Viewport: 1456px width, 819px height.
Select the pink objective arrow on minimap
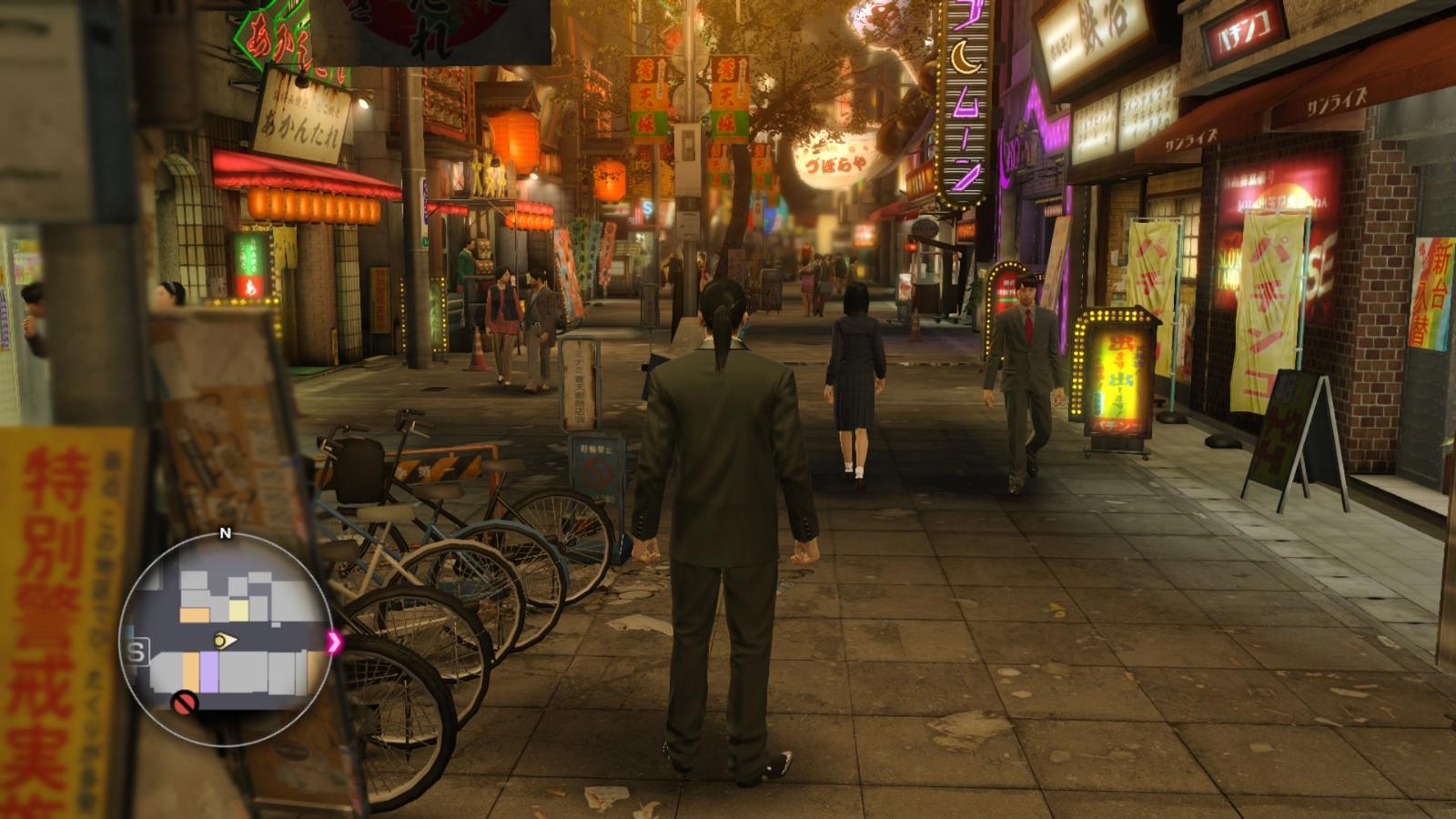[334, 642]
